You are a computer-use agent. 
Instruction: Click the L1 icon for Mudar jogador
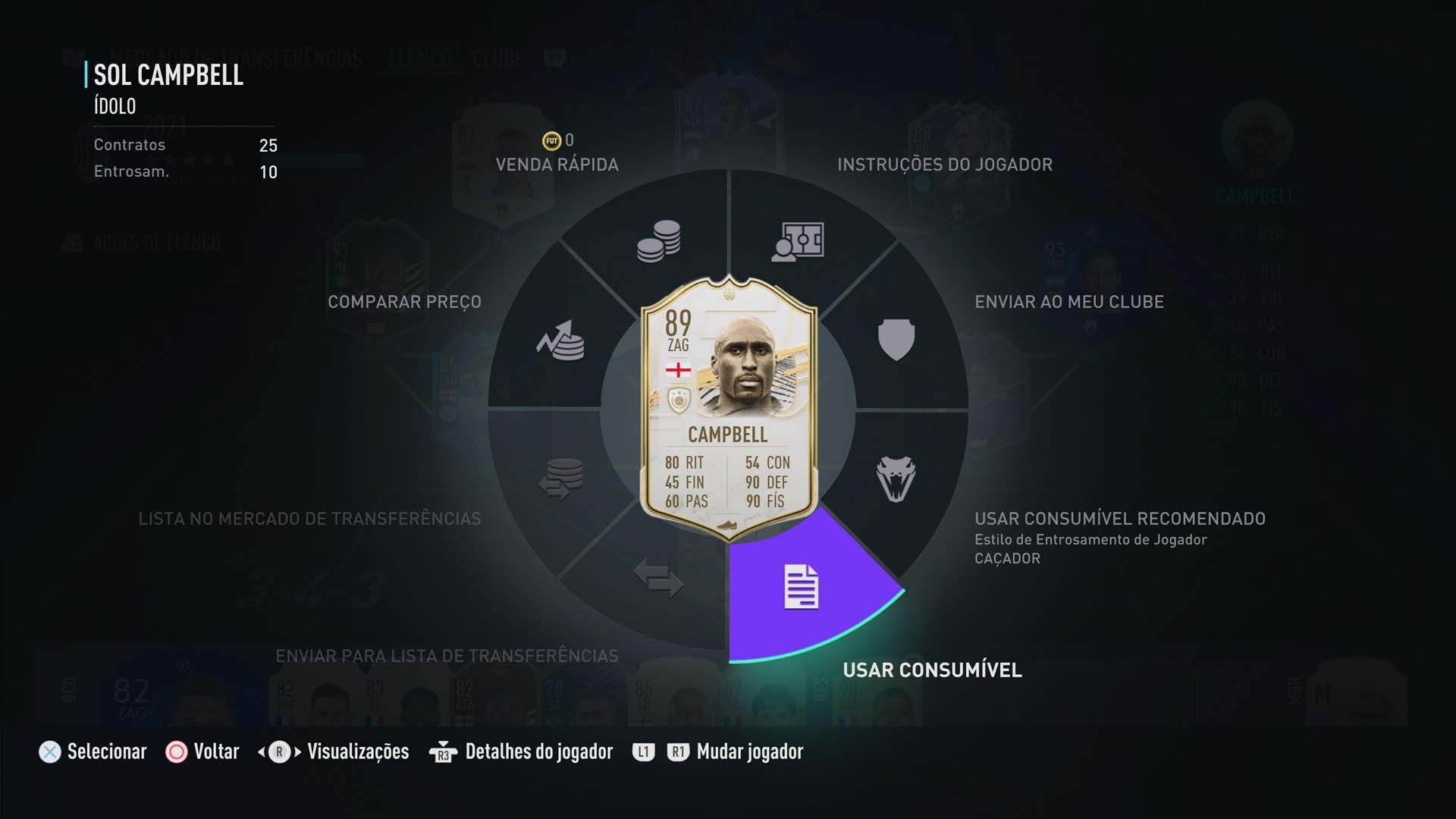tap(643, 752)
